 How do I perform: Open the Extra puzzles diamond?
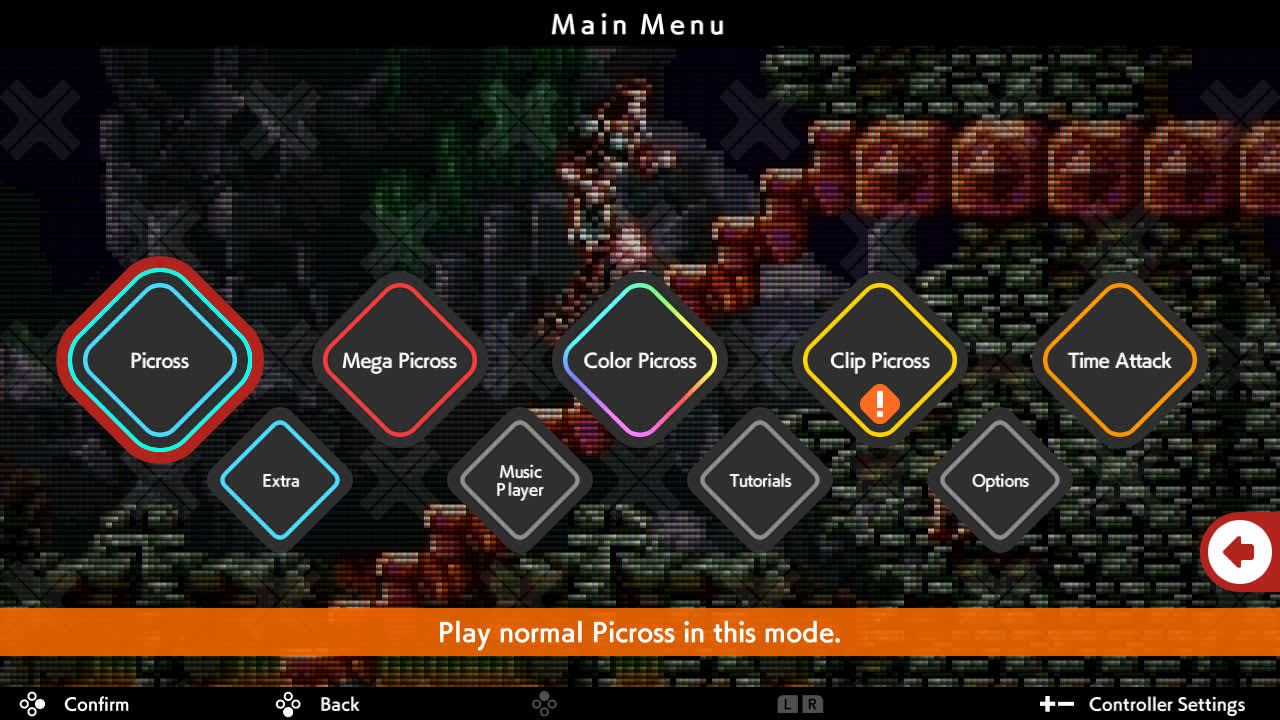(x=281, y=481)
